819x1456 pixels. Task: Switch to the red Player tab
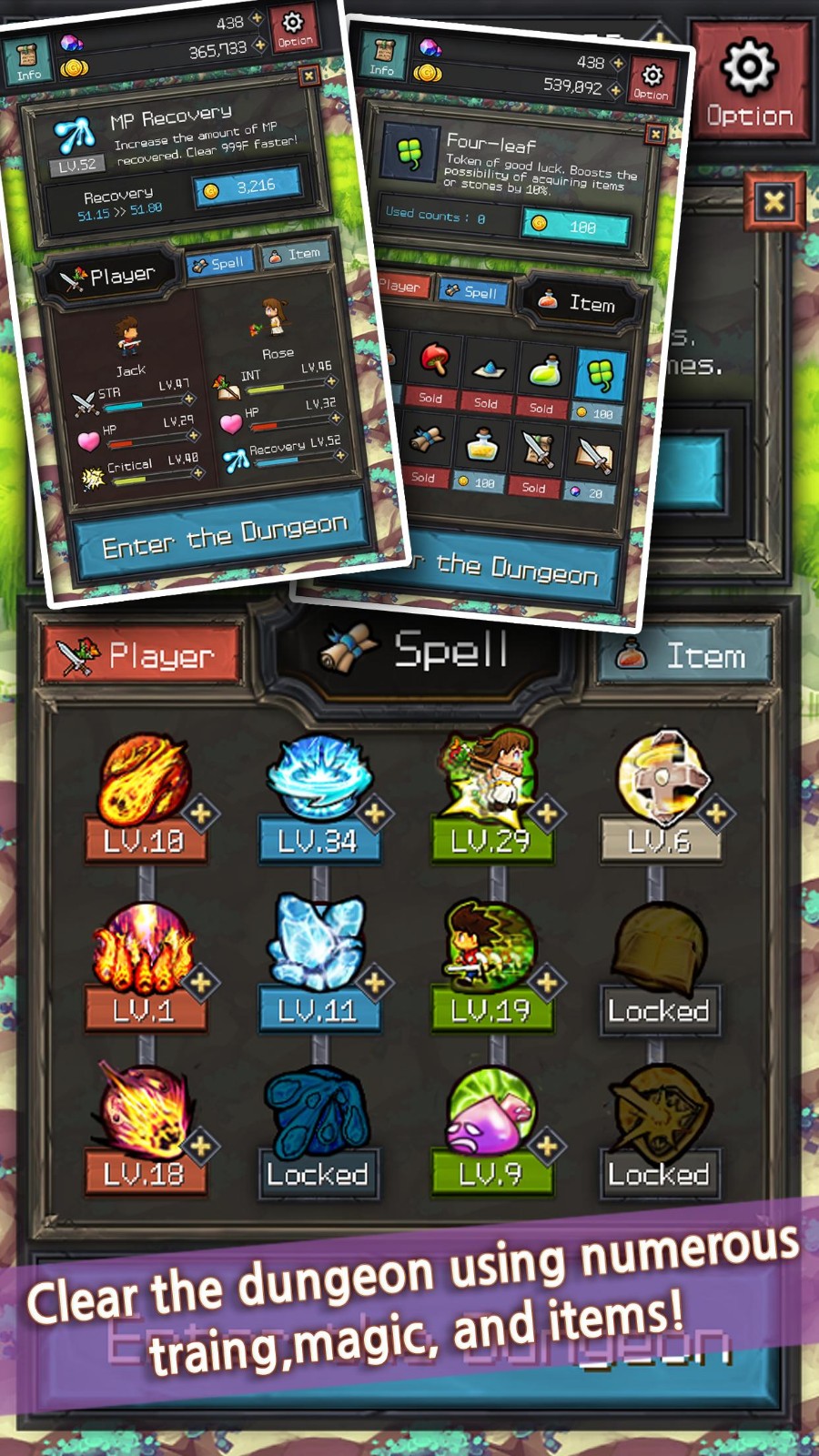[143, 654]
